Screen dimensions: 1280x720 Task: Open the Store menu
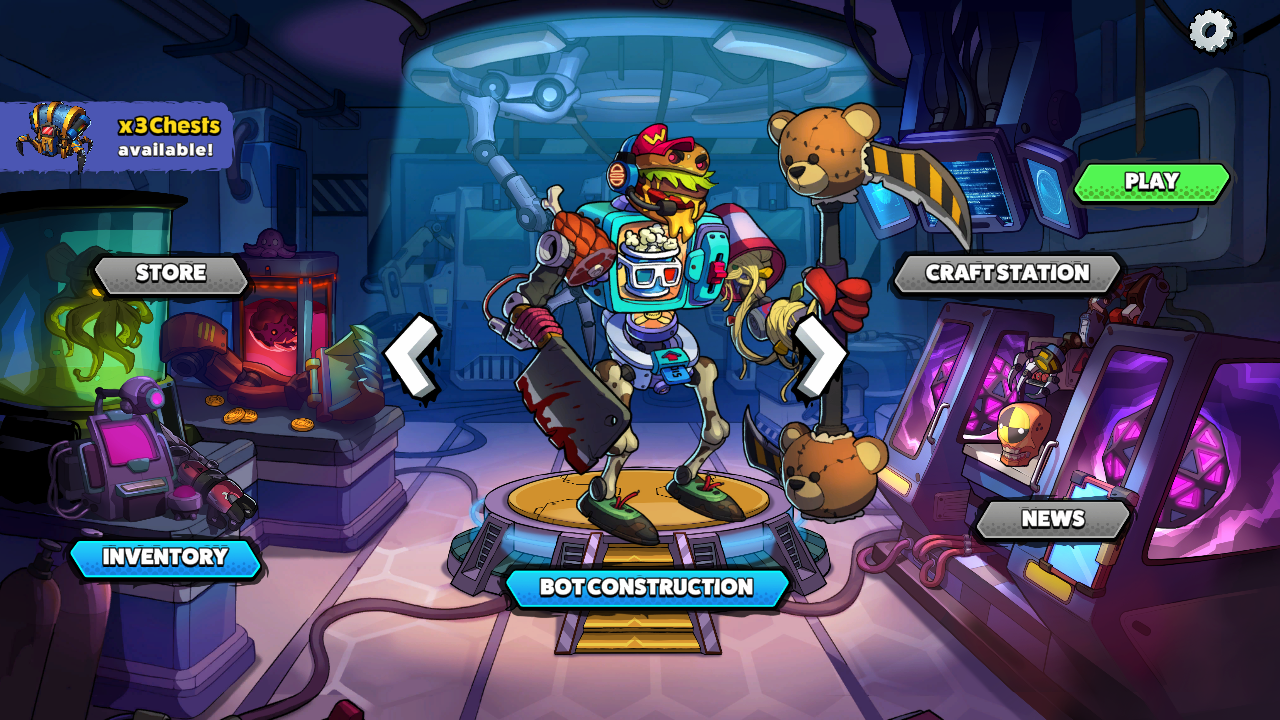[x=171, y=274]
